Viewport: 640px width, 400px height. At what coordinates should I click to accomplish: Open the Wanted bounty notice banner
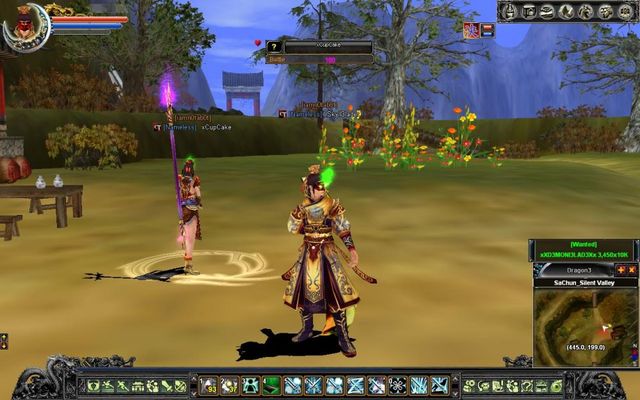tap(584, 250)
